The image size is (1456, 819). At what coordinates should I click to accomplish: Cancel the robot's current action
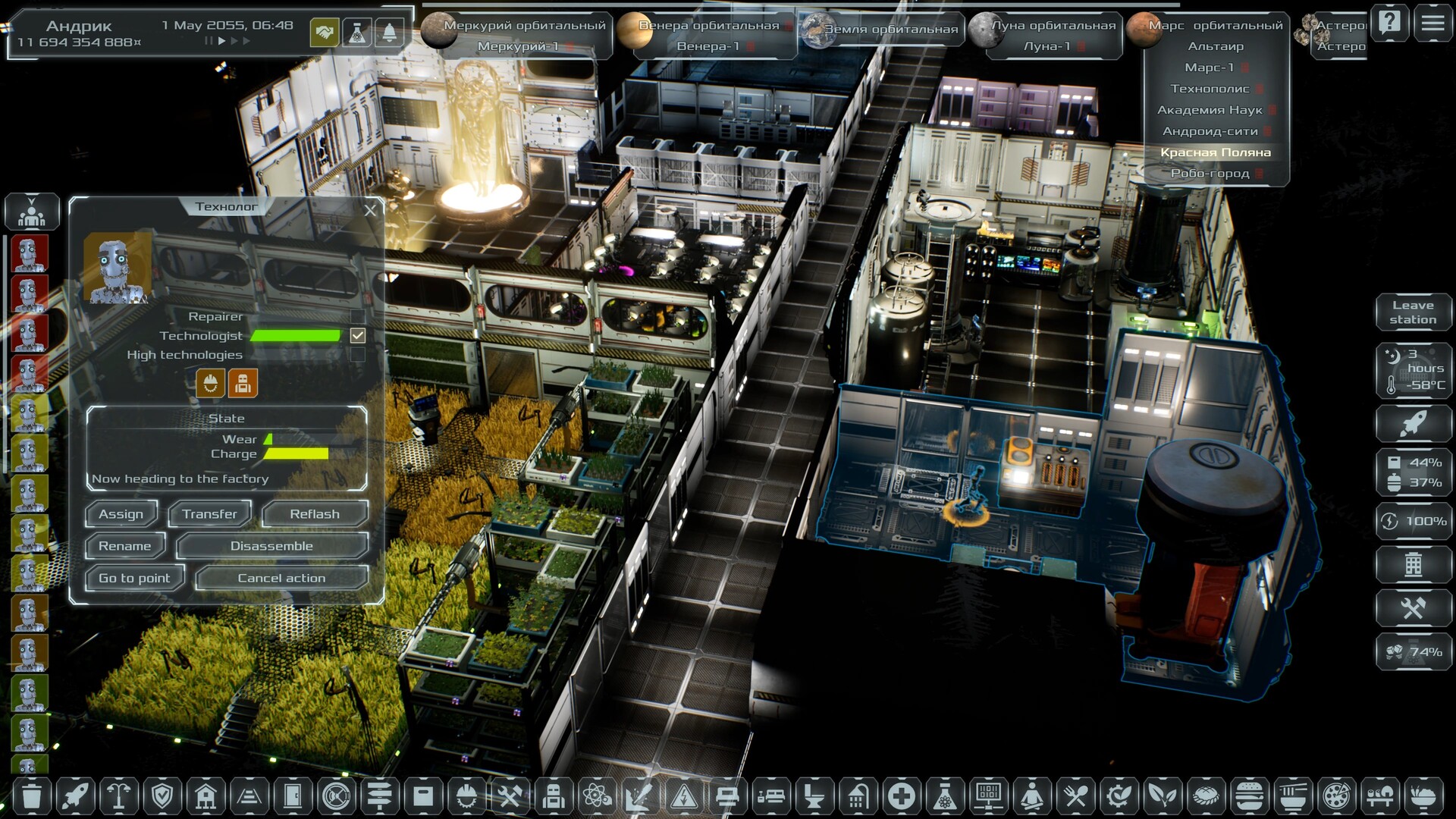coord(281,578)
